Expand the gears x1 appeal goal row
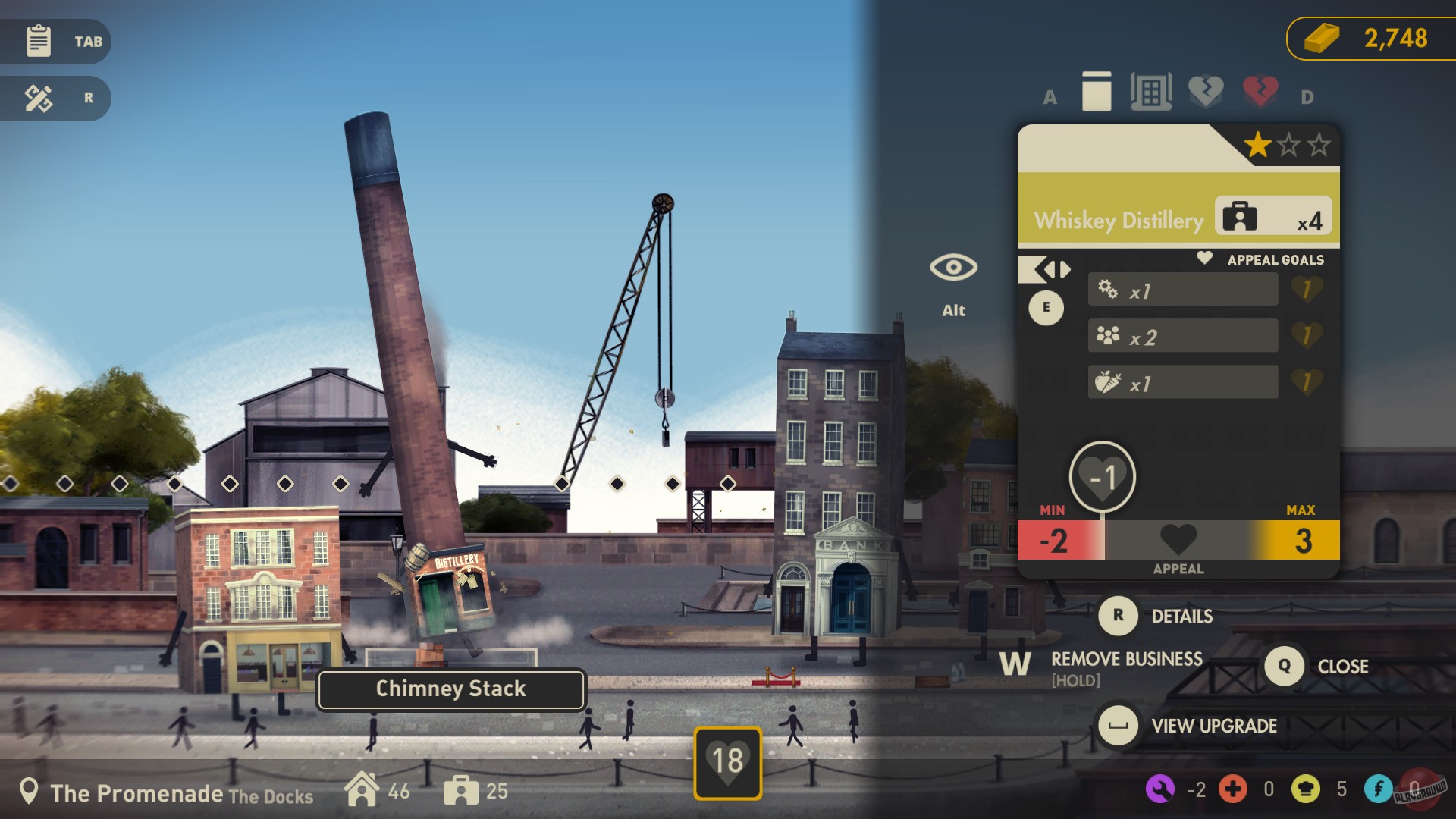 (1181, 288)
